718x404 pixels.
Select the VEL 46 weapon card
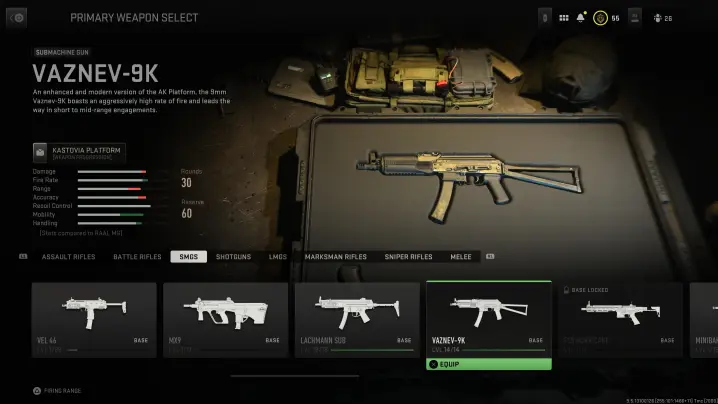click(94, 319)
